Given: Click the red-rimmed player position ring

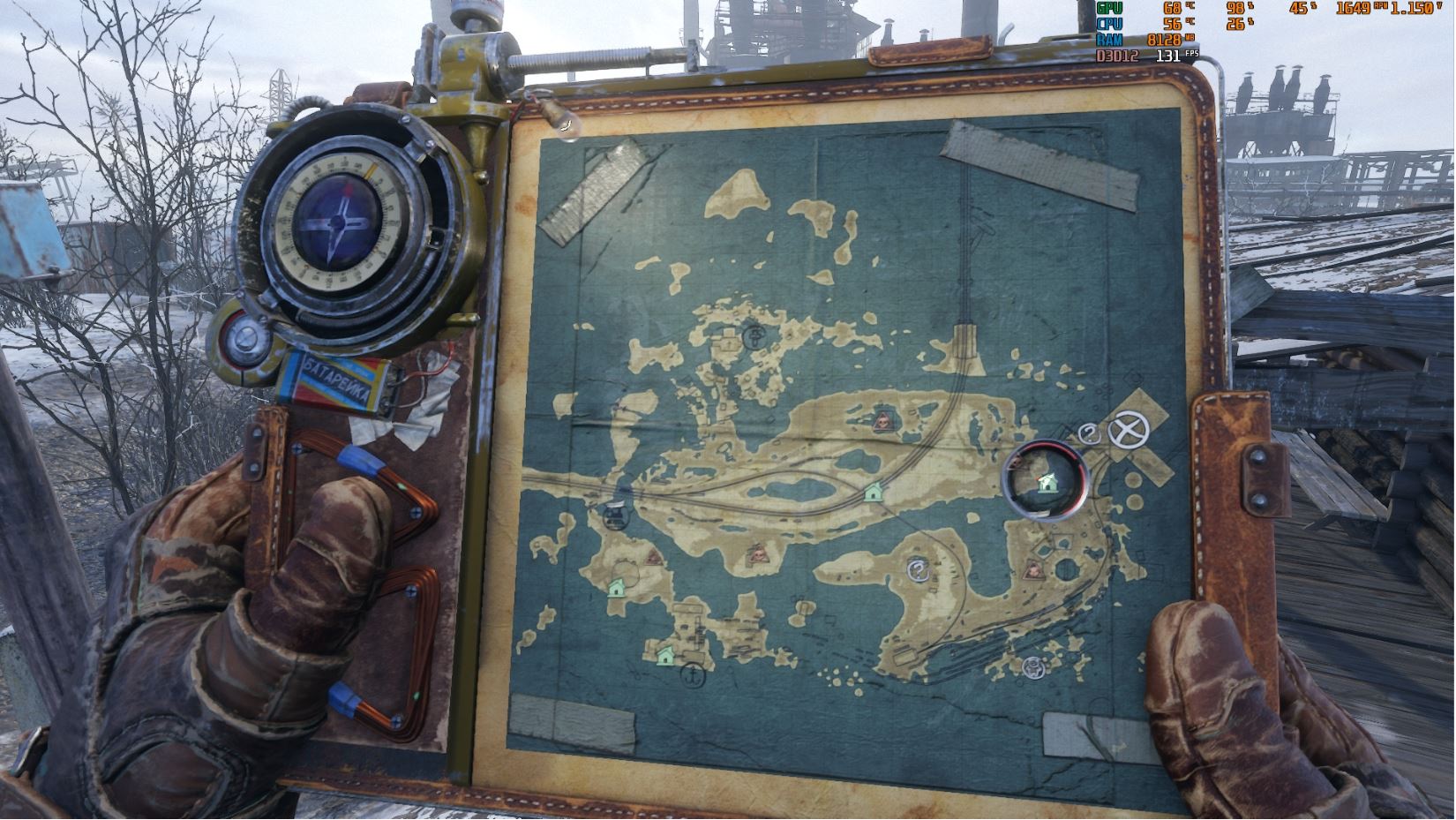Looking at the screenshot, I should 1047,478.
